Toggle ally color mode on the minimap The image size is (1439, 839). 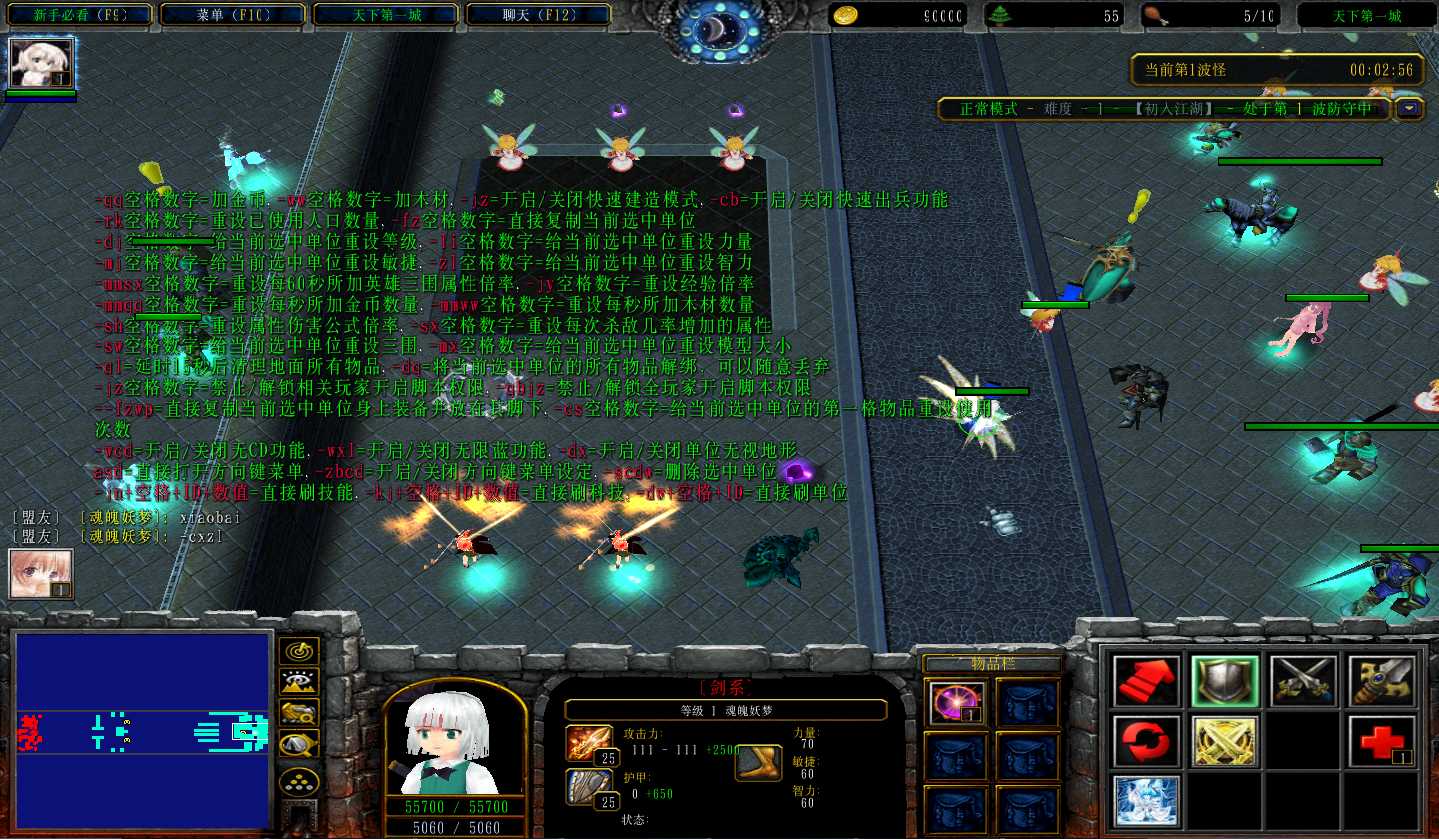coord(298,712)
